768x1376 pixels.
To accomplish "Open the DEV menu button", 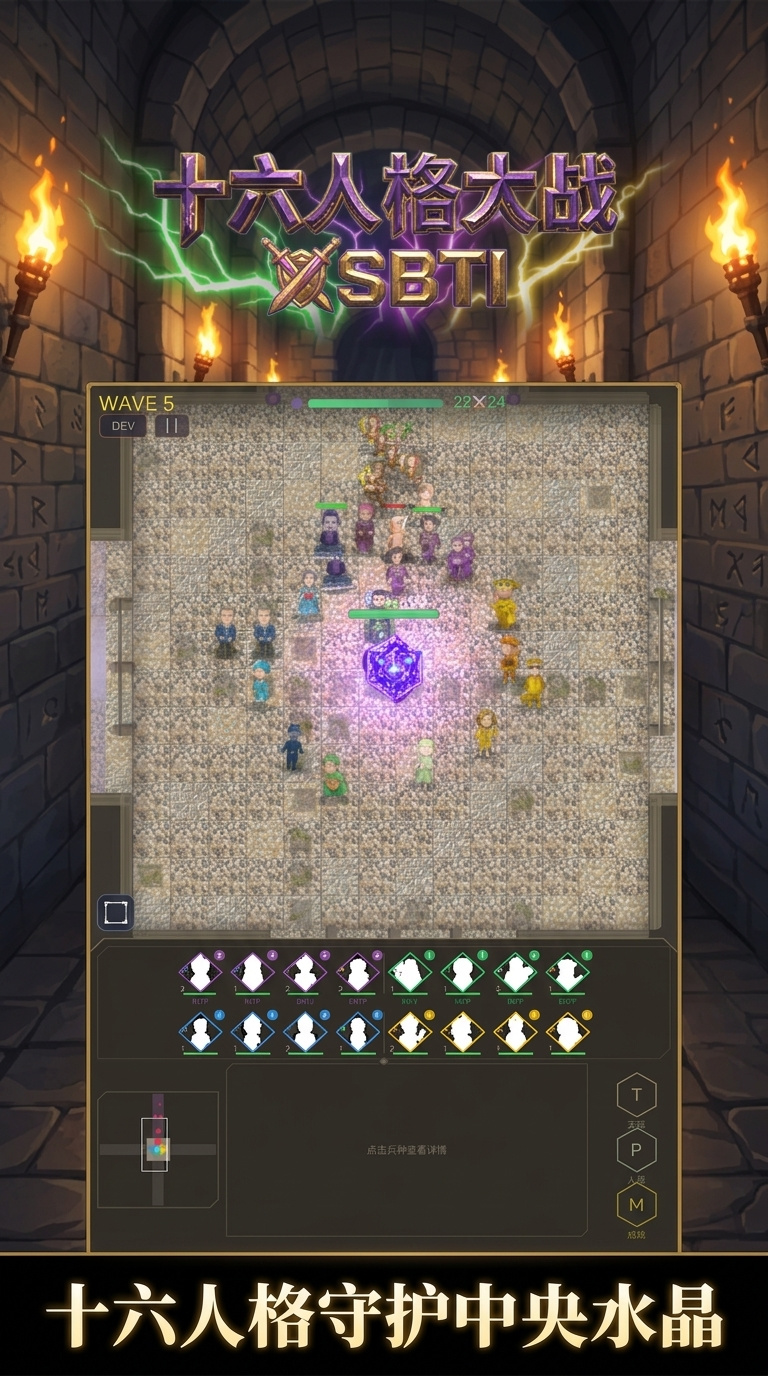I will click(122, 426).
